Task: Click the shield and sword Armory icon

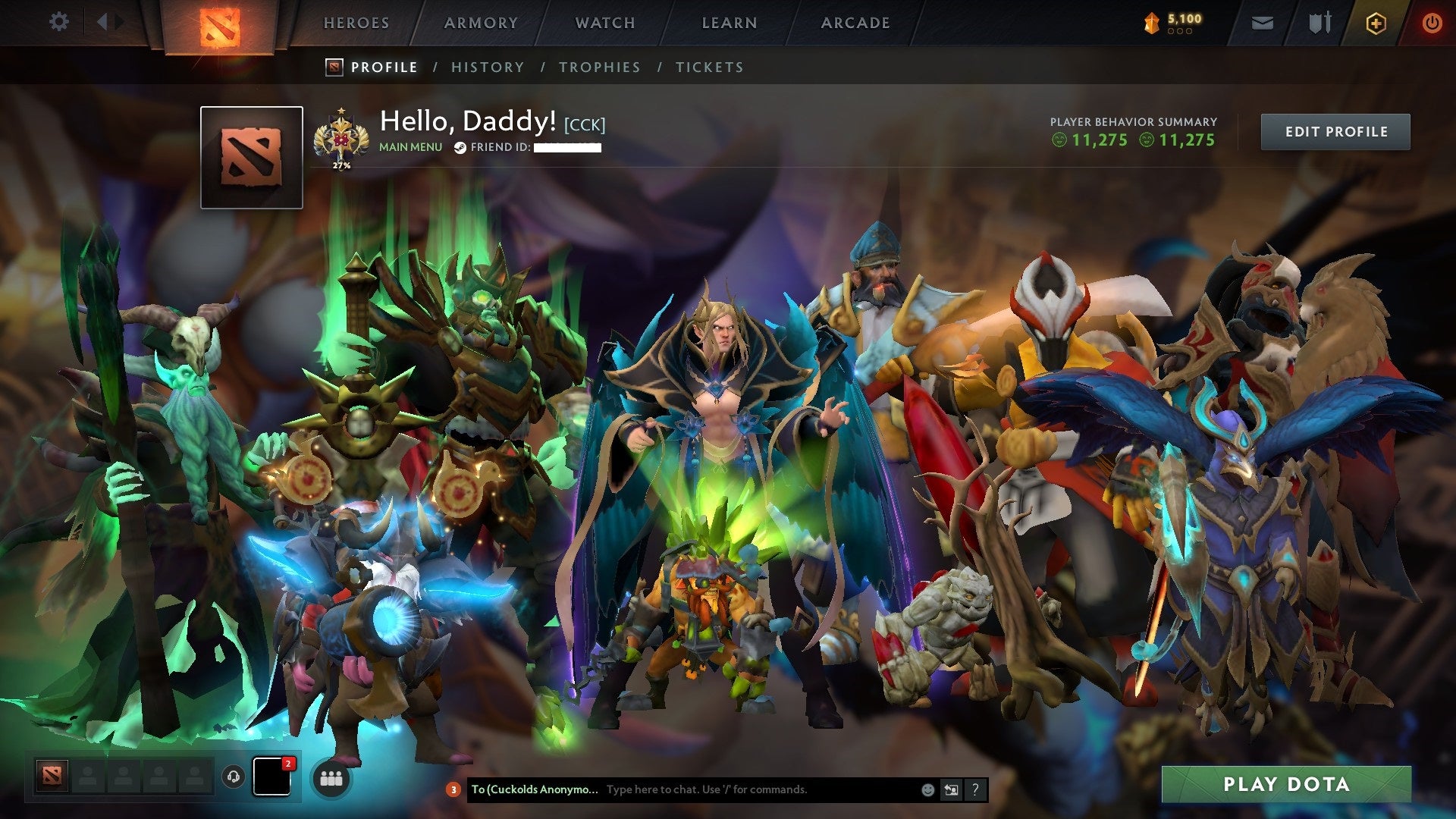Action: (x=1321, y=21)
